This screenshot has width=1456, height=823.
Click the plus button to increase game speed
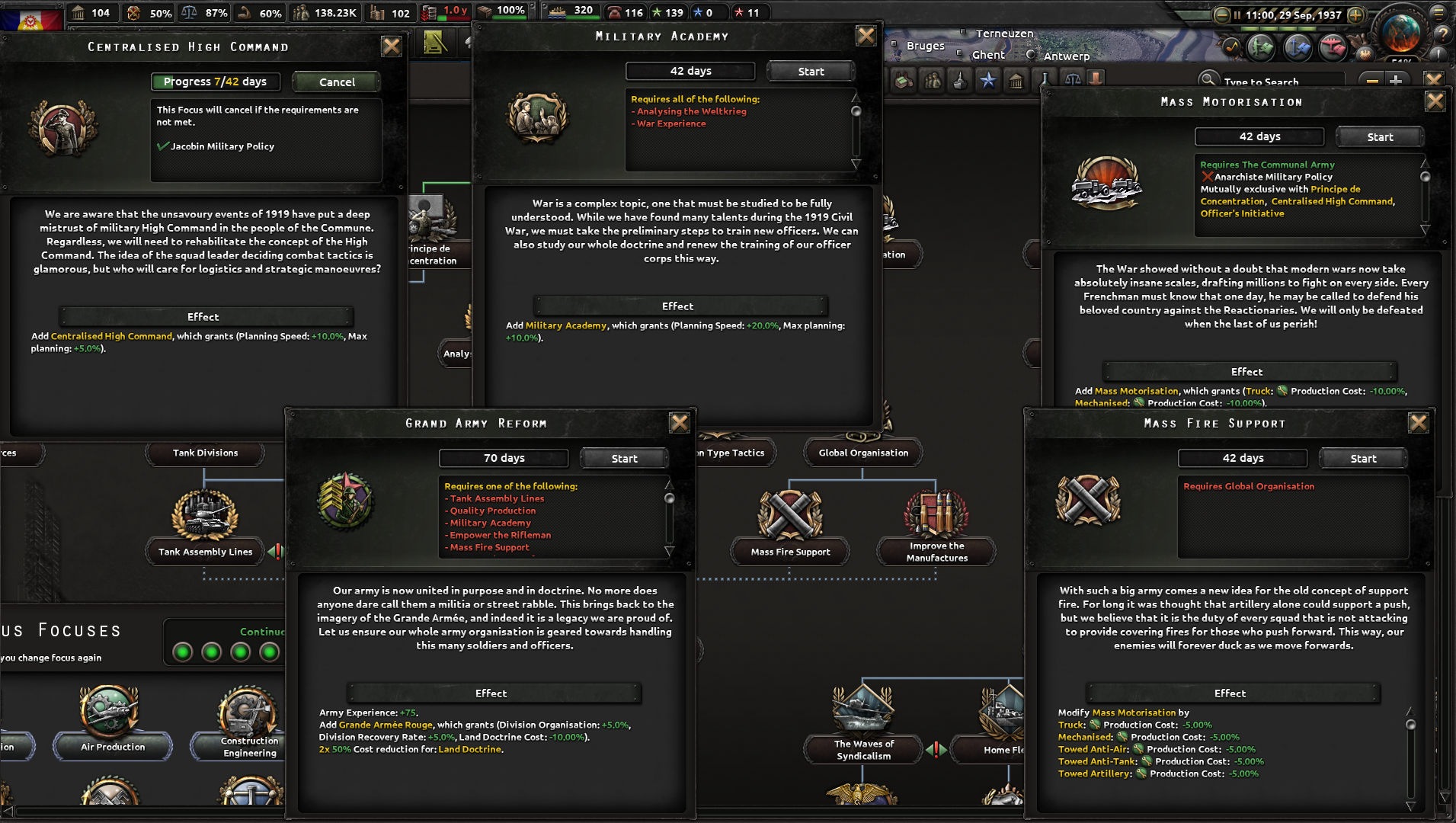(1355, 14)
